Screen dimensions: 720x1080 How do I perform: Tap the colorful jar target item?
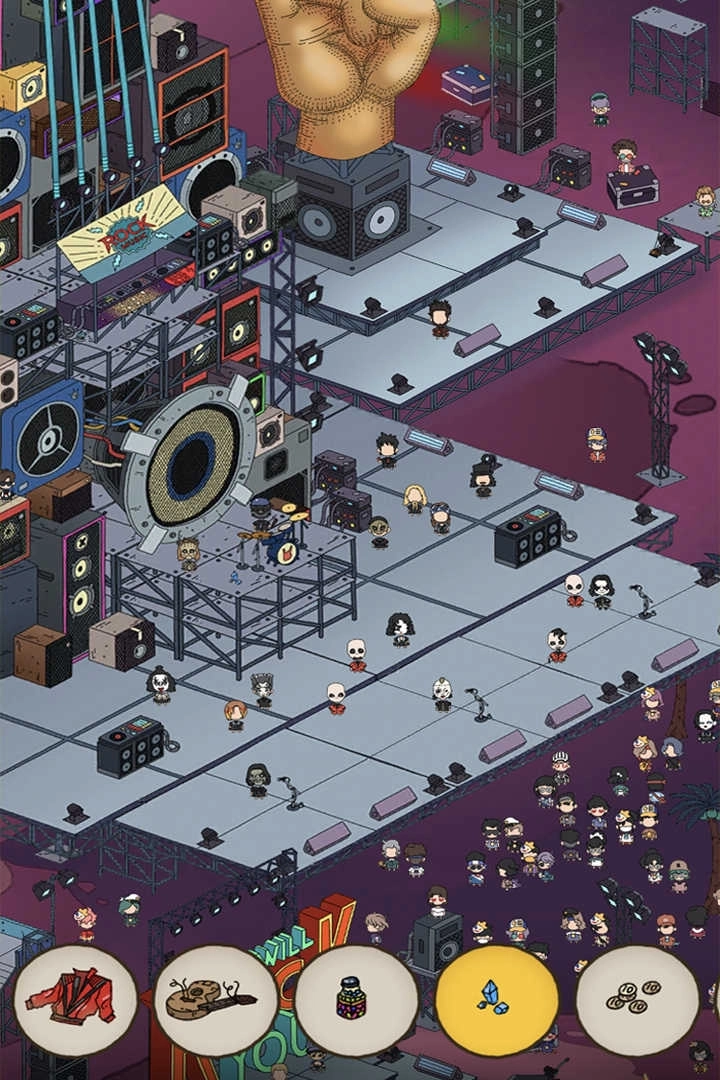tap(357, 1001)
